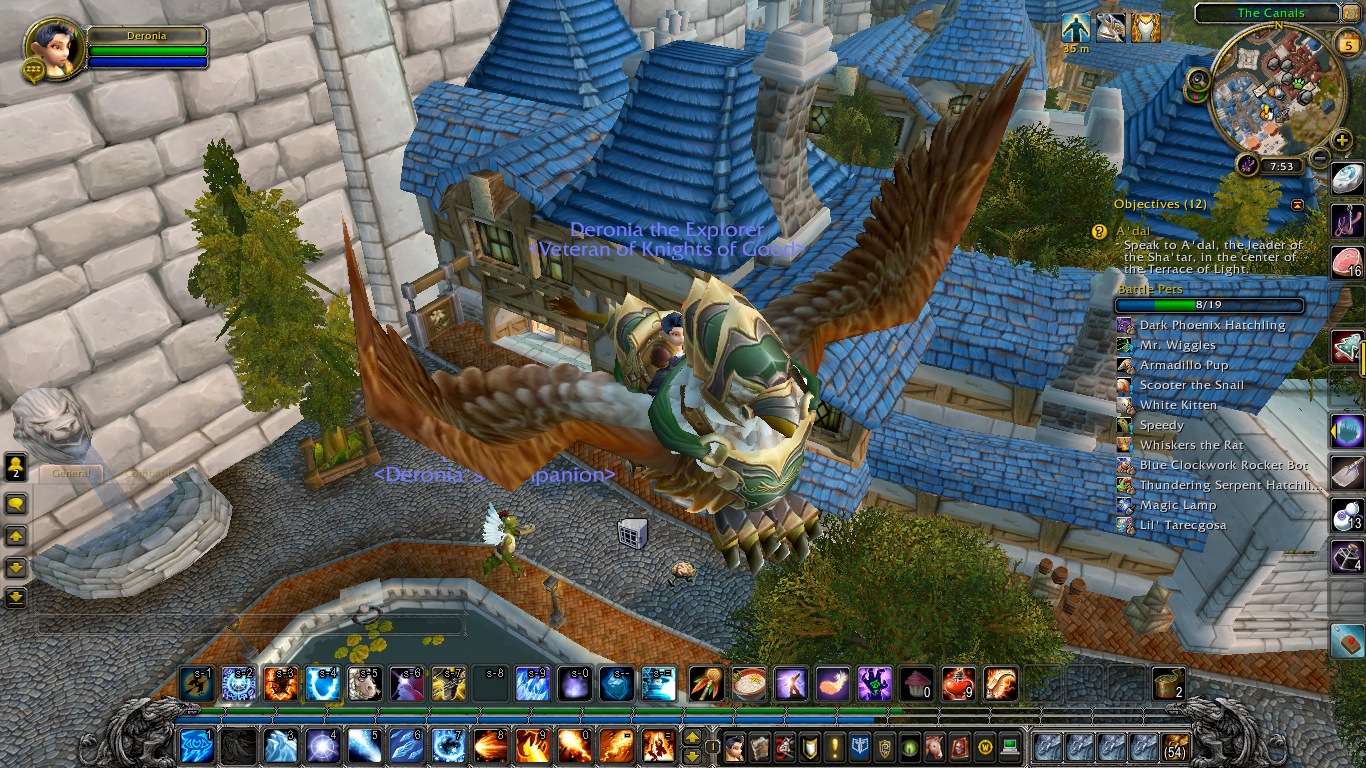1366x768 pixels.
Task: Zoom in the minimap with plus button
Action: coord(1341,141)
